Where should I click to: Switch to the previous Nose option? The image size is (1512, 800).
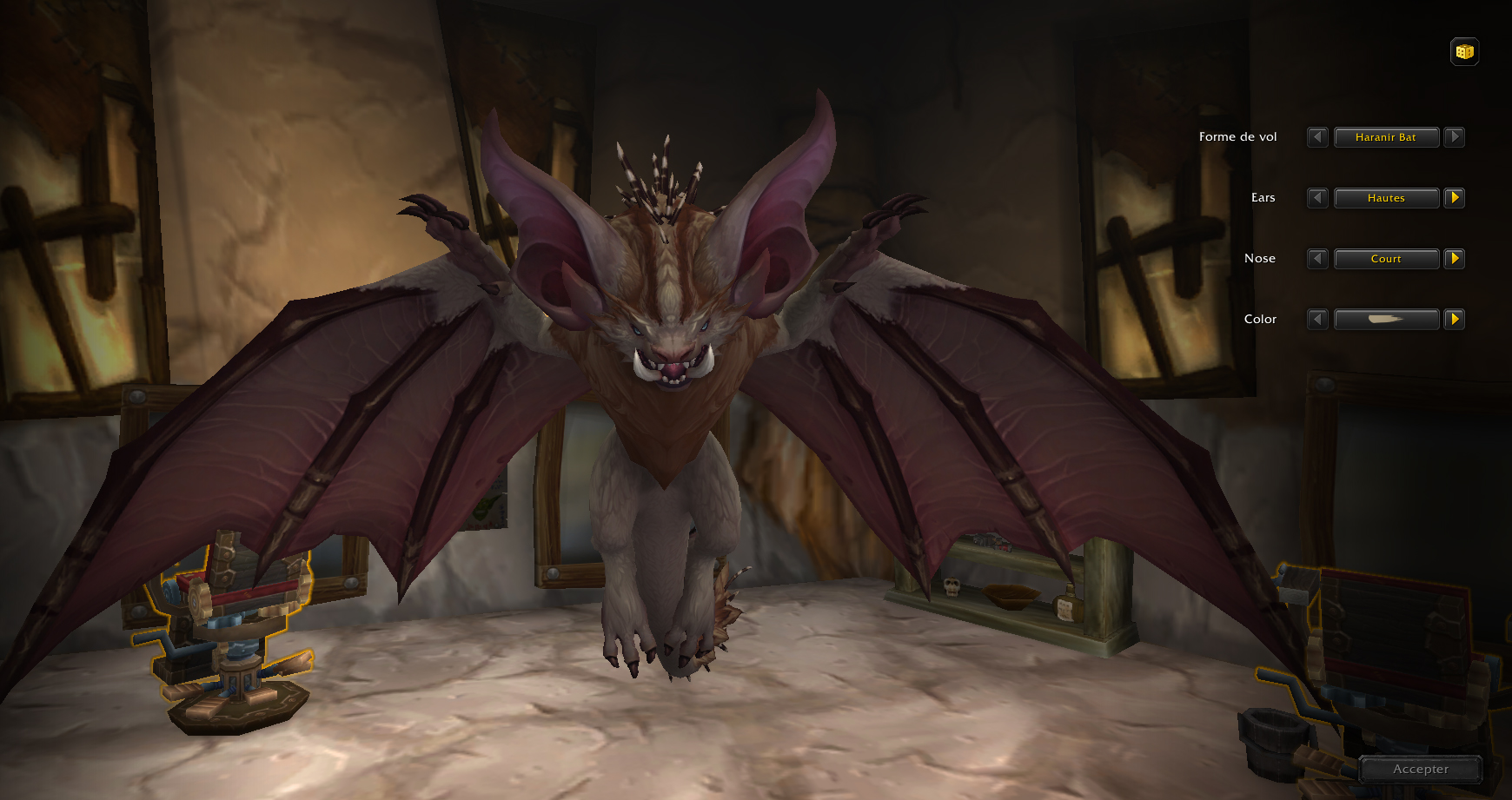tap(1317, 259)
